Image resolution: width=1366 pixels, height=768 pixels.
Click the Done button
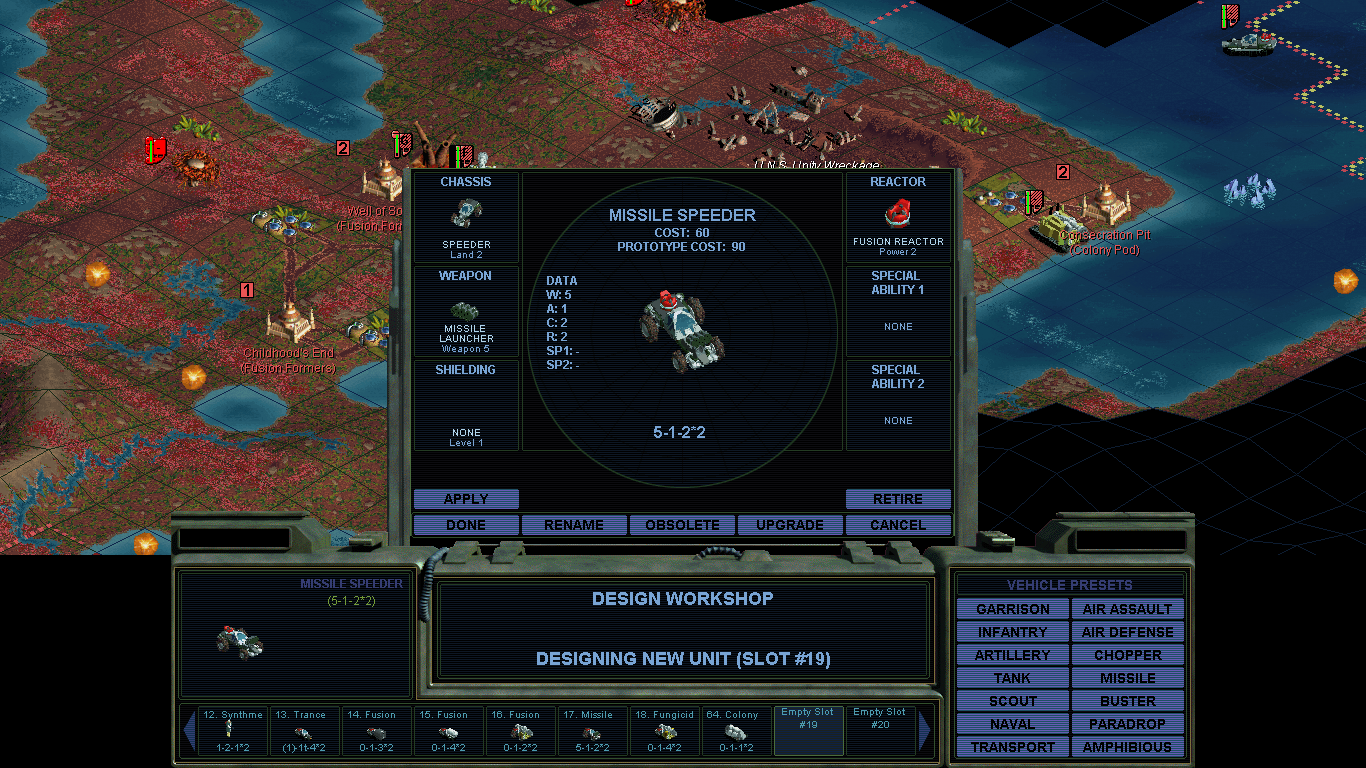point(466,525)
